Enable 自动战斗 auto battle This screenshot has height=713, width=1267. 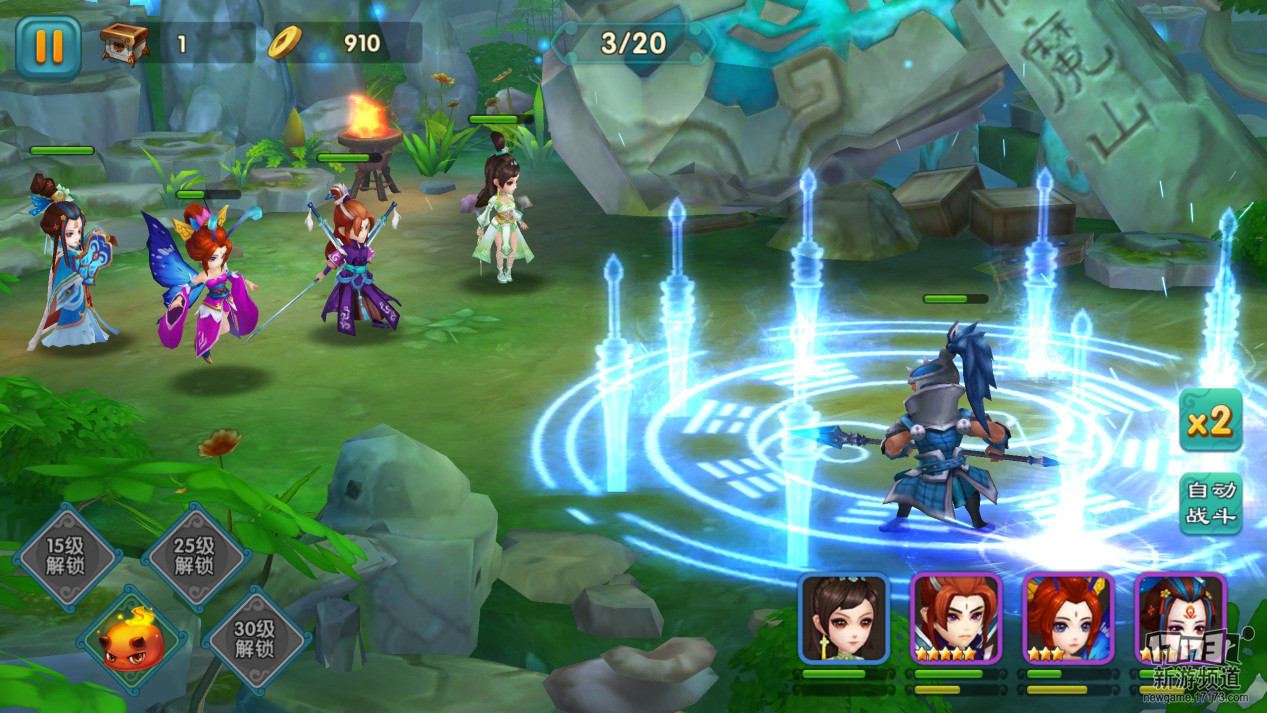(1210, 503)
